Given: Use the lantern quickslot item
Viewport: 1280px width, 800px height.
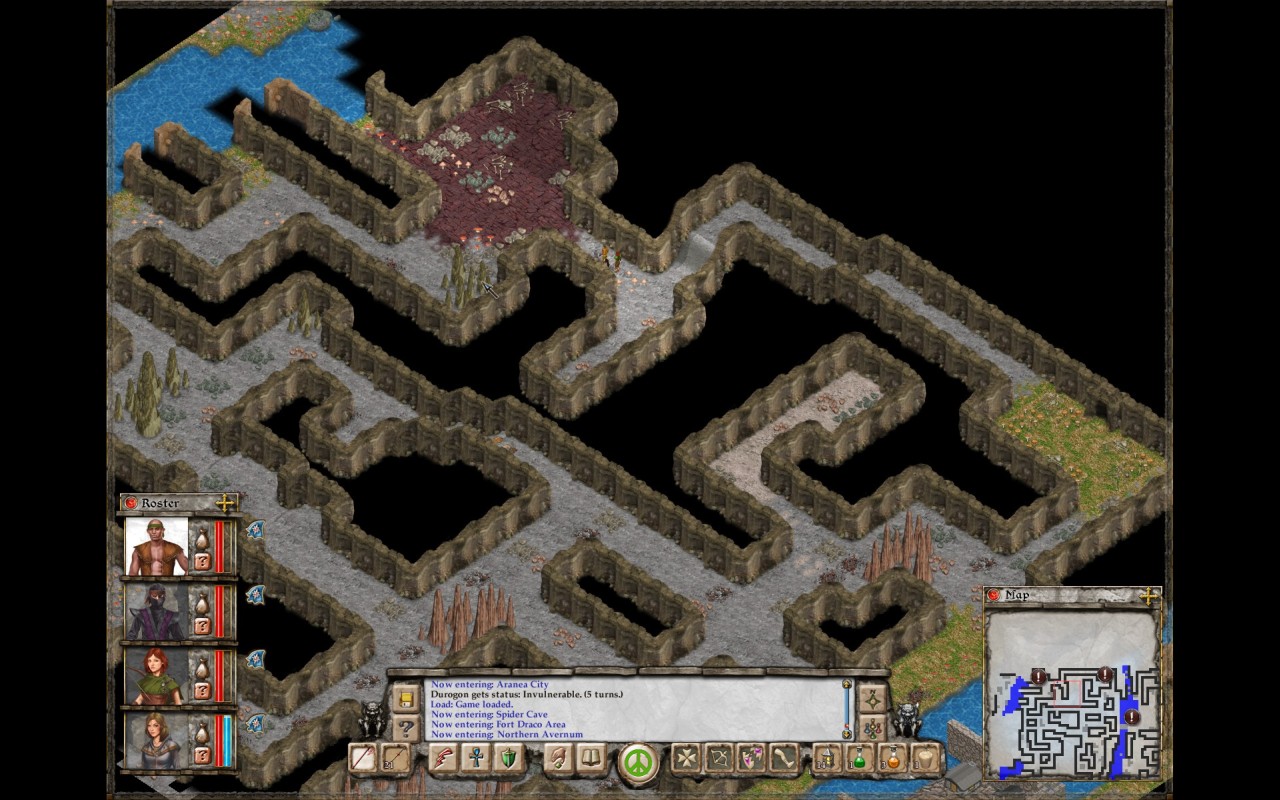Looking at the screenshot, I should point(828,757).
